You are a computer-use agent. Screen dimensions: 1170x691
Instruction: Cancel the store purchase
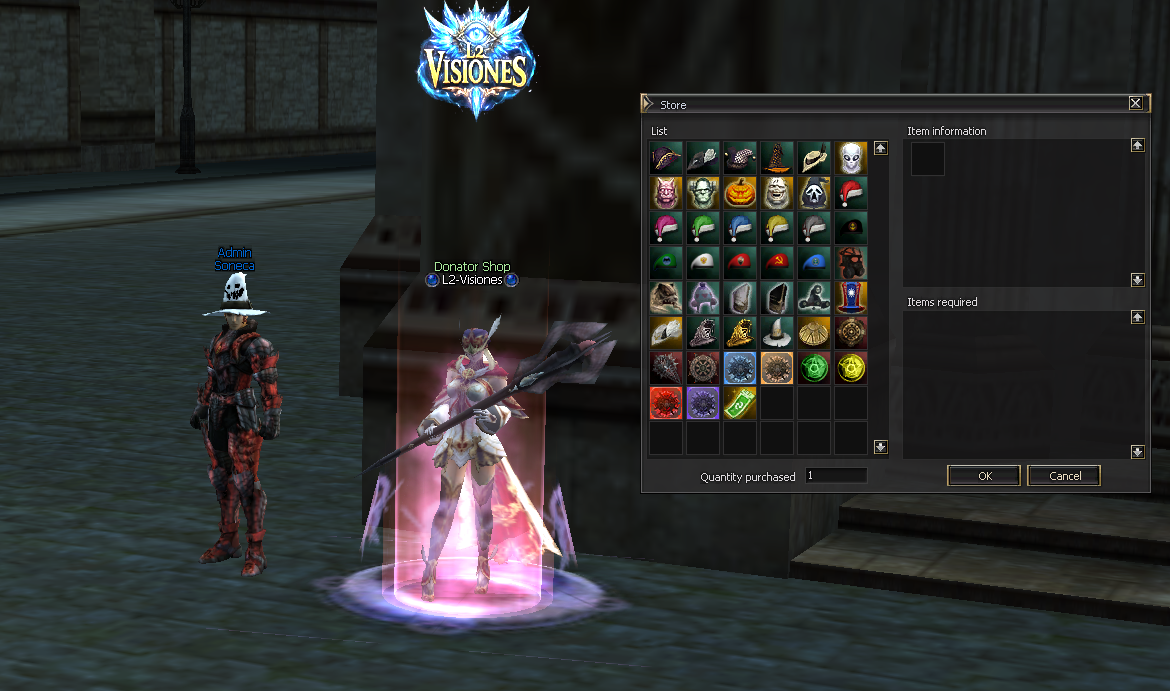[x=1065, y=476]
